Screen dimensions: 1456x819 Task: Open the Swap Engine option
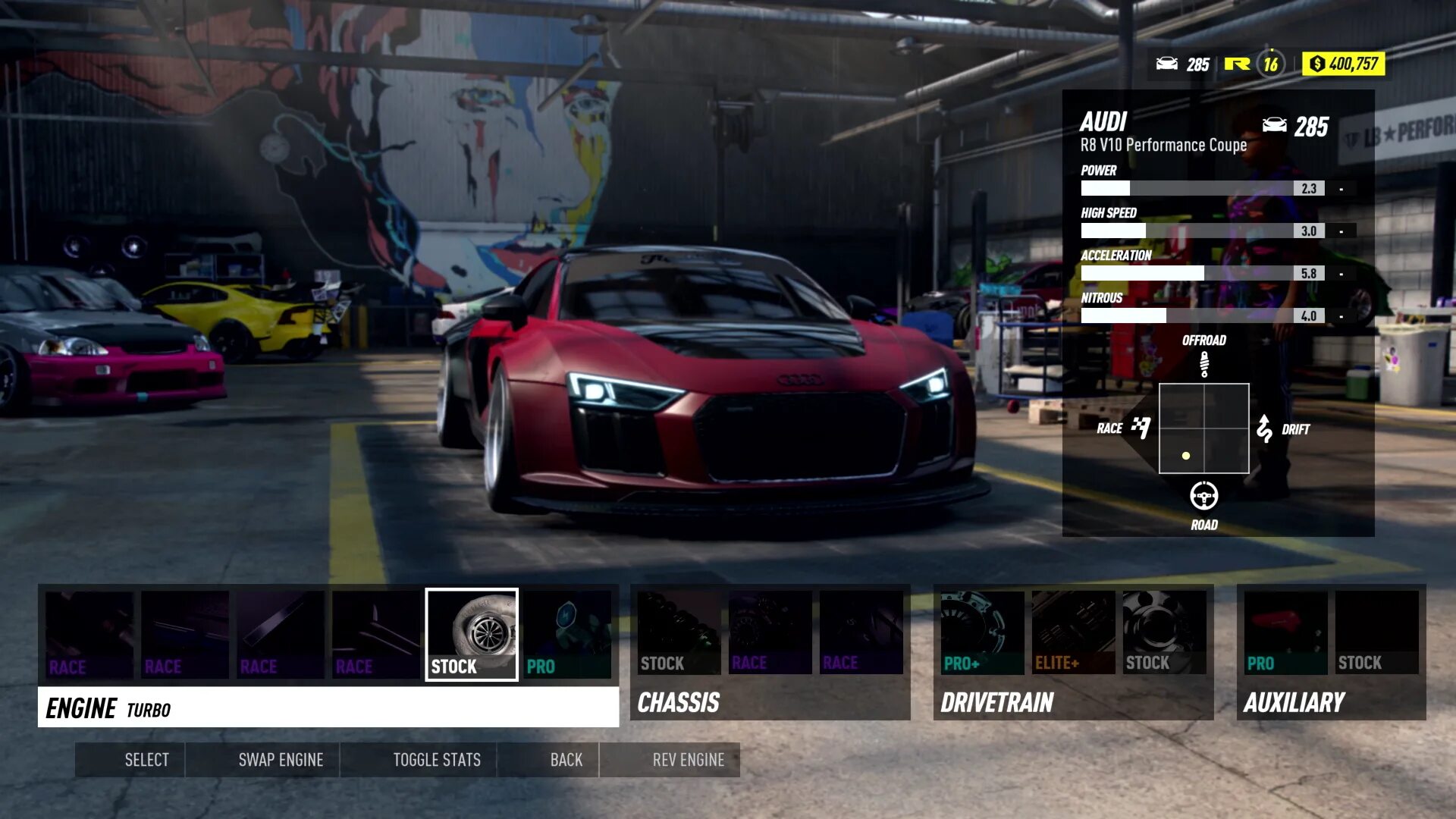pyautogui.click(x=281, y=760)
